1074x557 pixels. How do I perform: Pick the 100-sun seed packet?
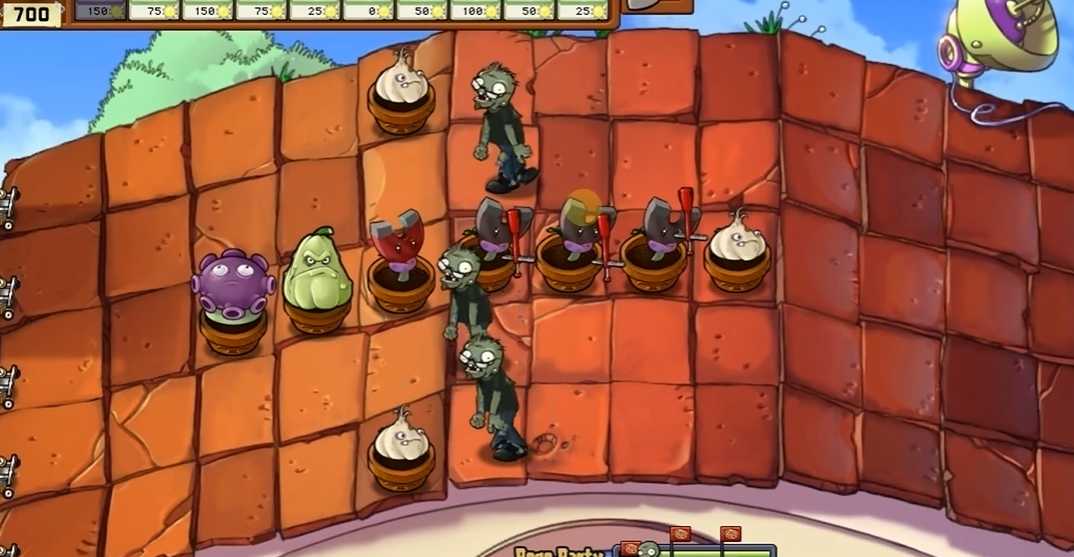(x=475, y=9)
